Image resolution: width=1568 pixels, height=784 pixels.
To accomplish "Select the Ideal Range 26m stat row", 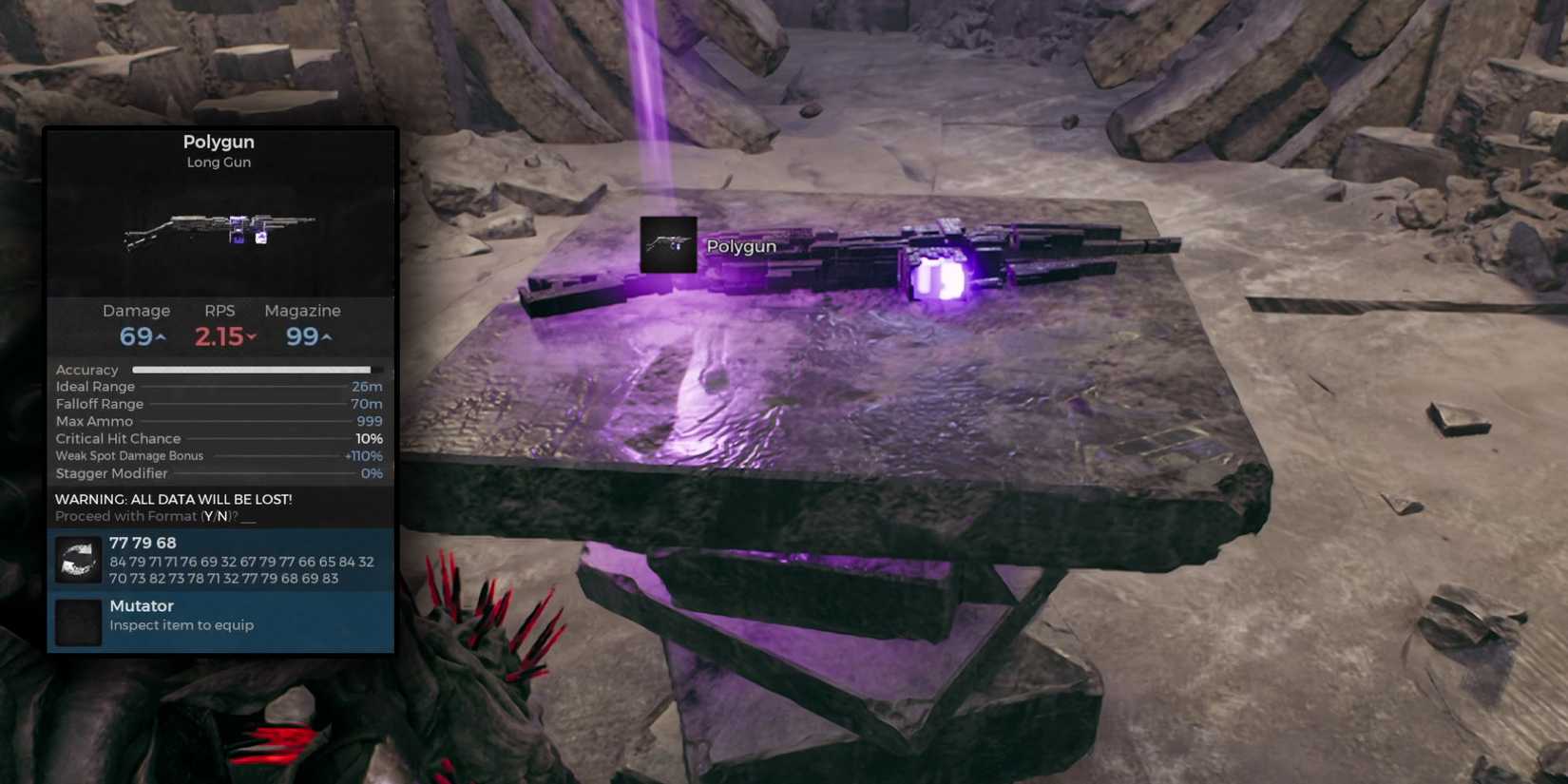I will click(219, 386).
